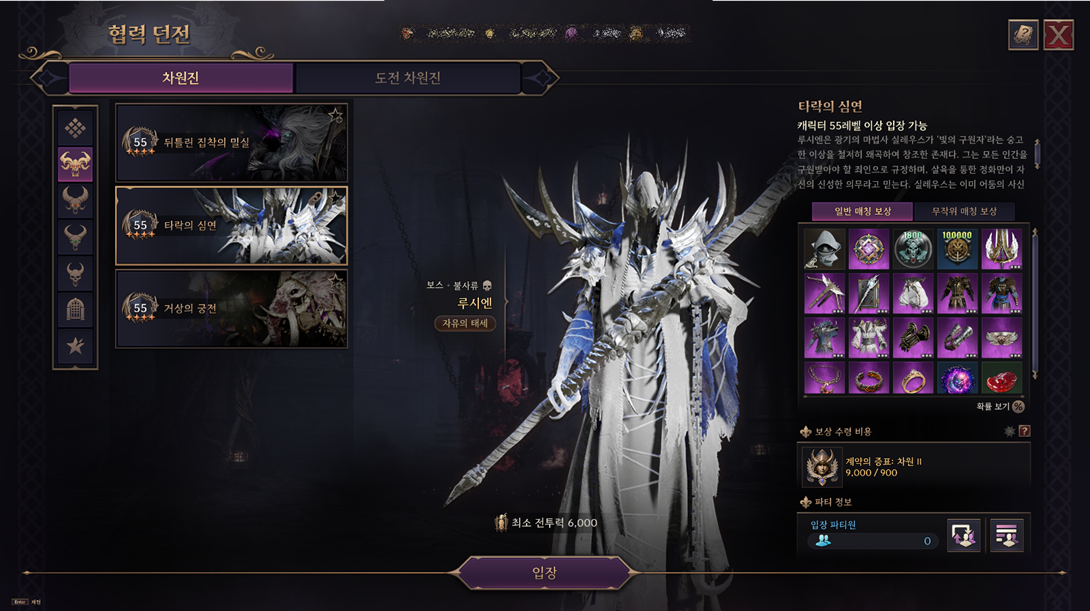Viewport: 1090px width, 611px height.
Task: Open the 도전 차원진 tab
Action: tap(407, 78)
